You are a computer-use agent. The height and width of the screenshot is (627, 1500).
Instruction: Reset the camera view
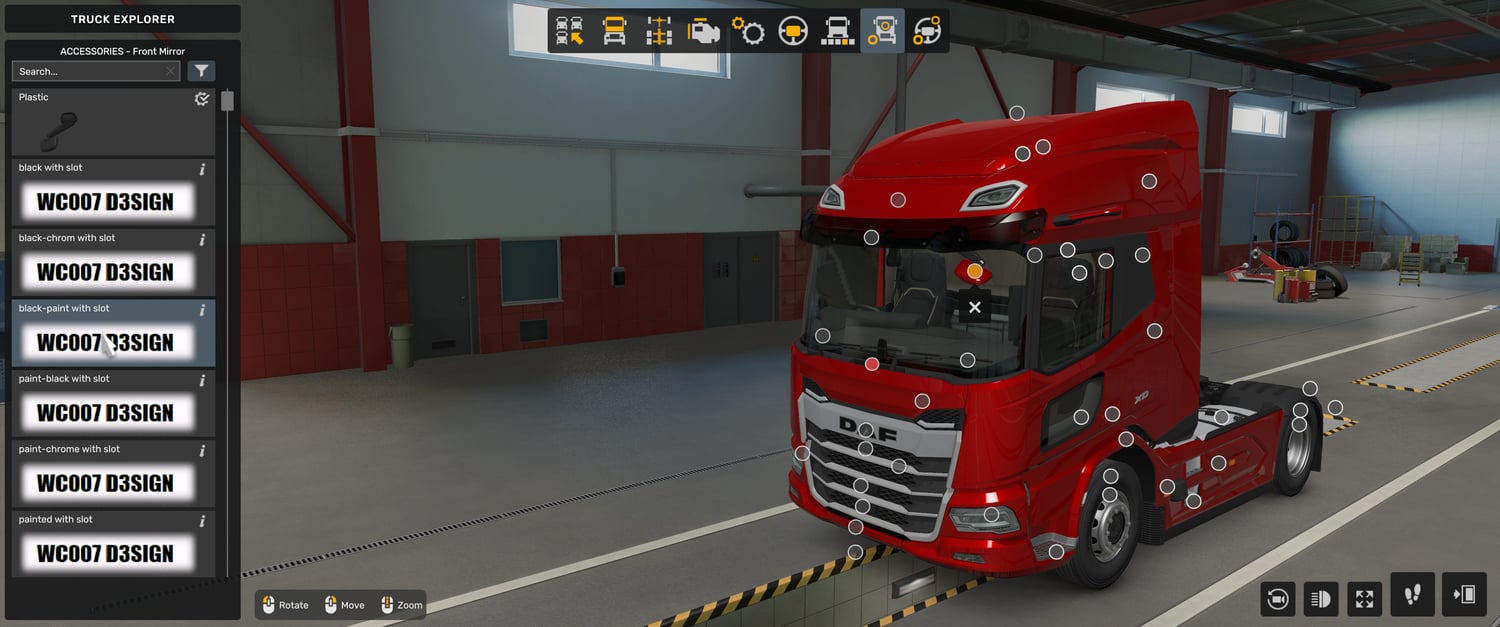point(1277,599)
